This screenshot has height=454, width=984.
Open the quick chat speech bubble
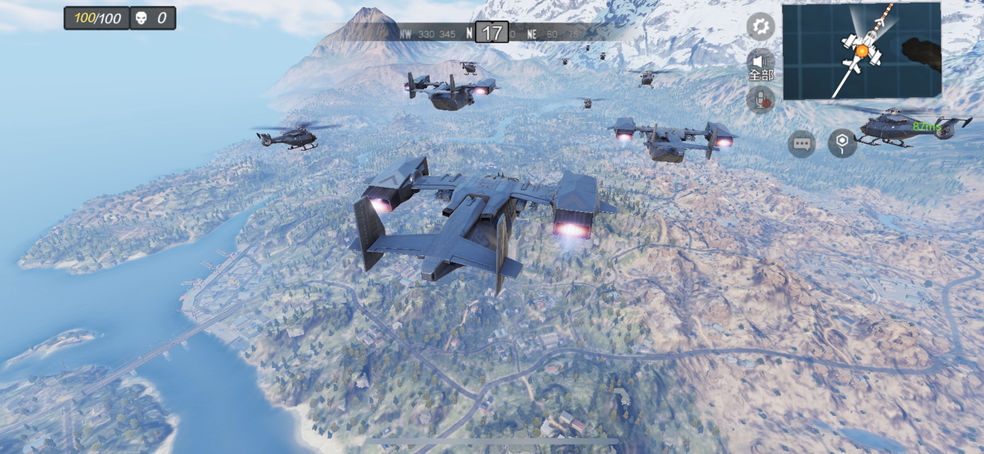802,143
